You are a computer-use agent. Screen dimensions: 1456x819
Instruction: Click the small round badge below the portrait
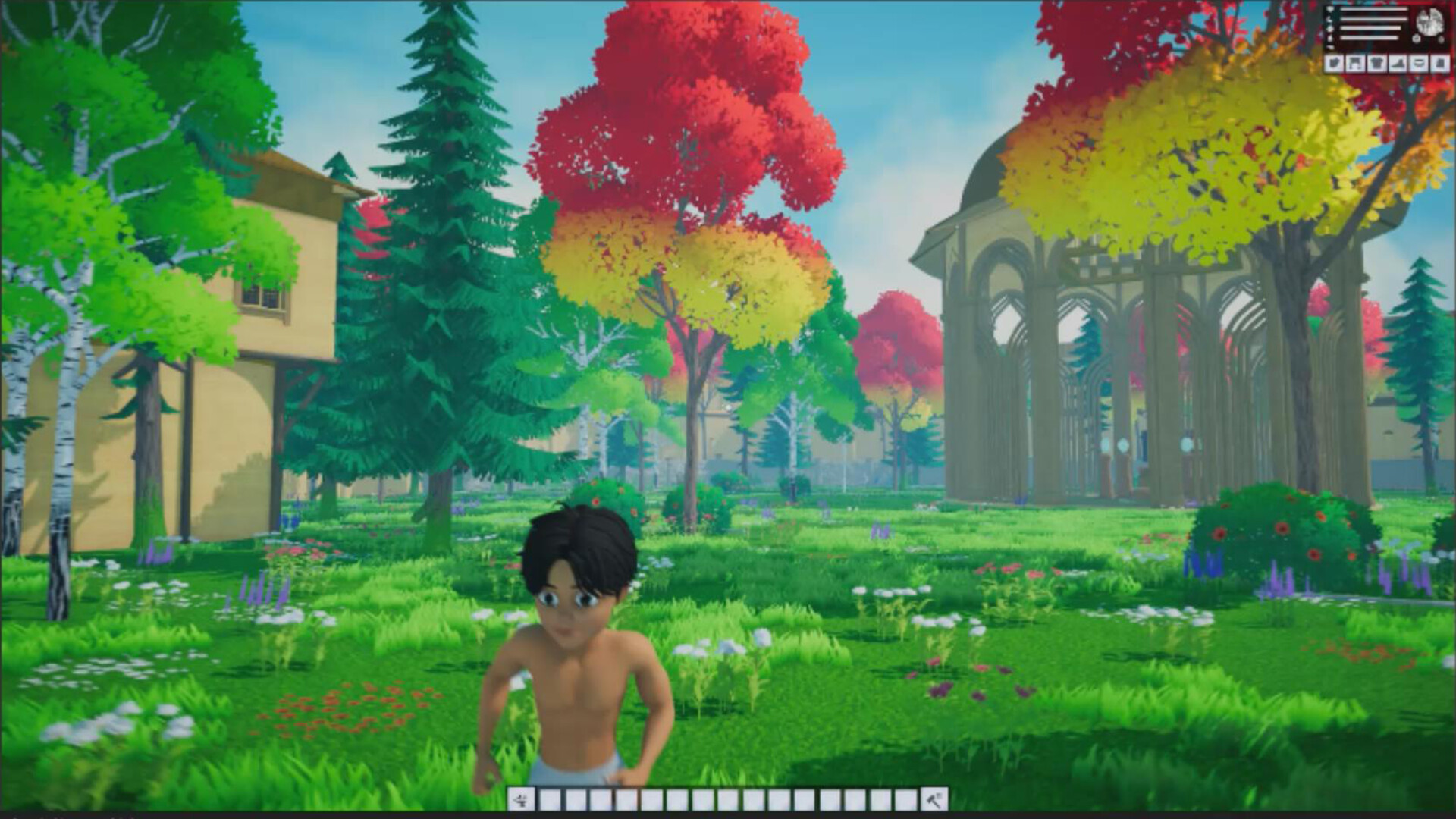pos(1416,39)
